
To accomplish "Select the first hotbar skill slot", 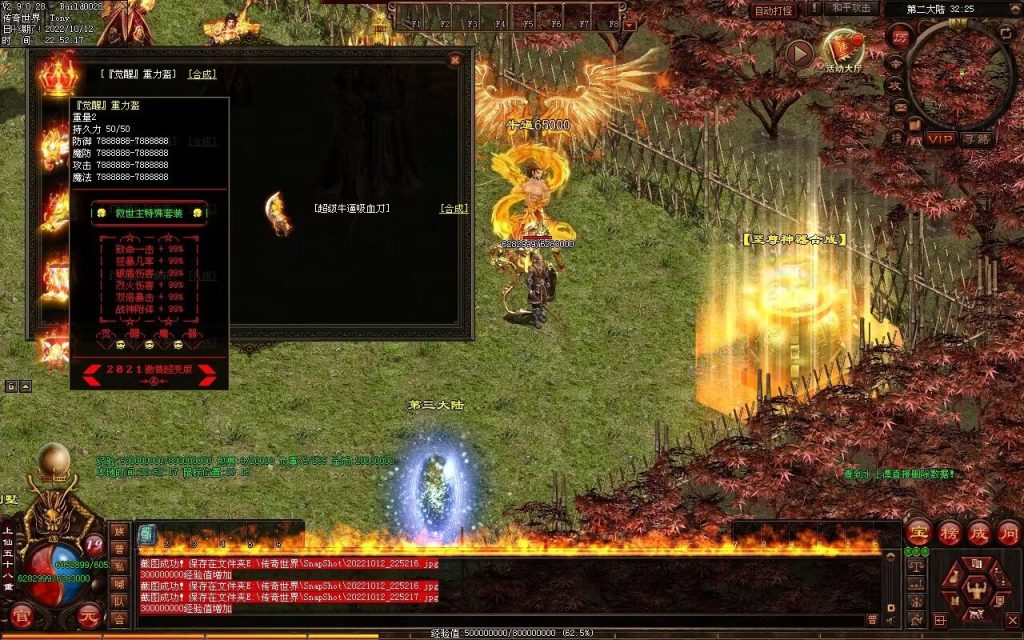I will tap(146, 533).
